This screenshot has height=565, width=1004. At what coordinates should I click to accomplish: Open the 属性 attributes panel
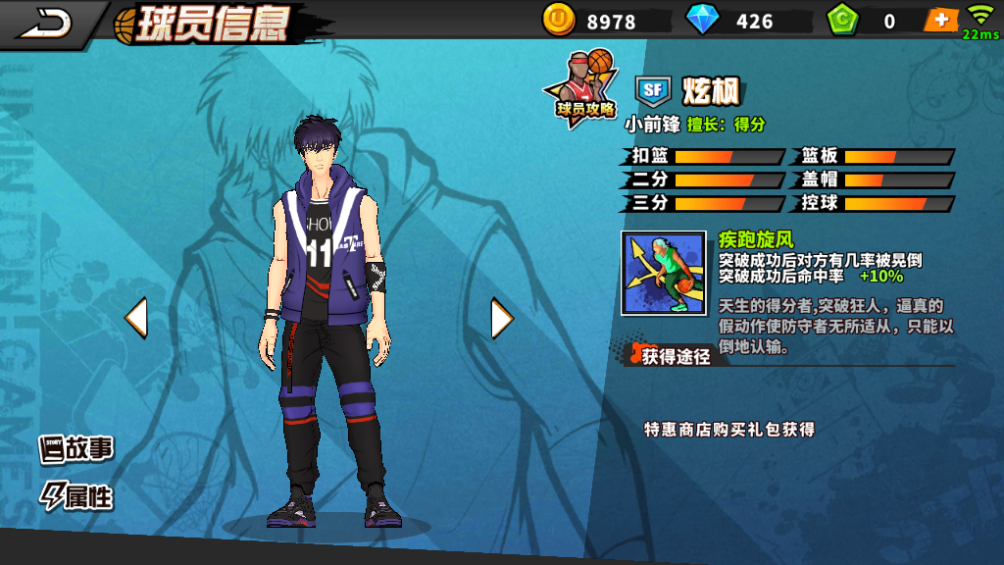tap(76, 496)
